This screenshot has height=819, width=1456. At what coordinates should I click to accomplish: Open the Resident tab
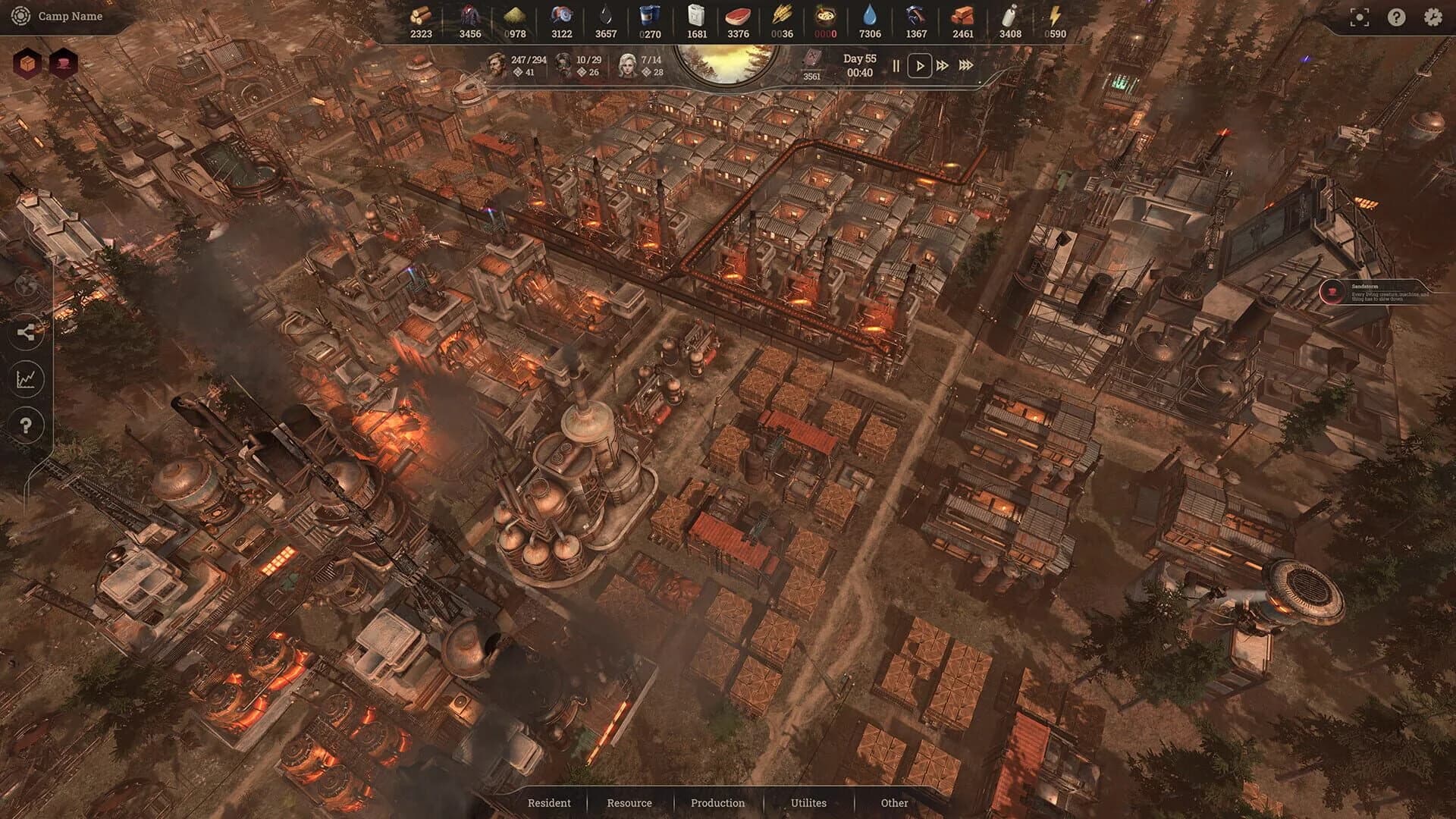coord(550,802)
